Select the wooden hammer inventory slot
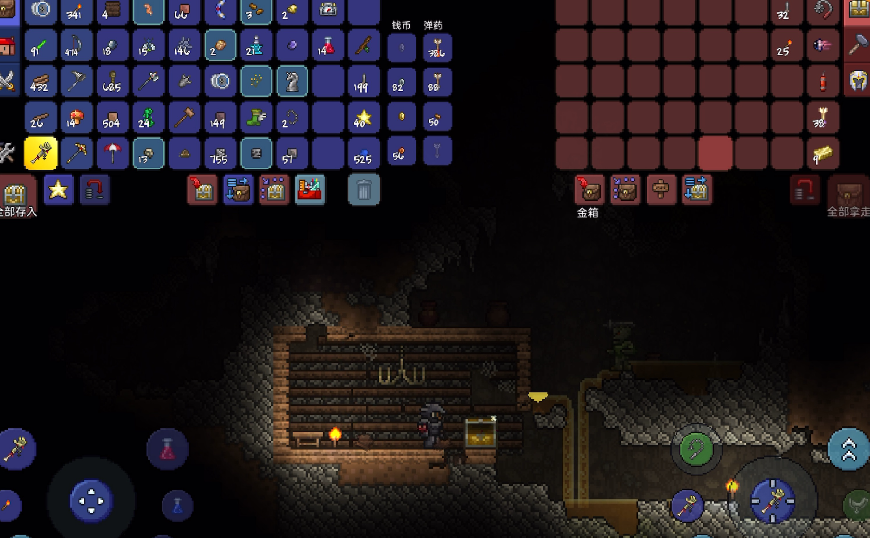The width and height of the screenshot is (870, 538). 184,117
